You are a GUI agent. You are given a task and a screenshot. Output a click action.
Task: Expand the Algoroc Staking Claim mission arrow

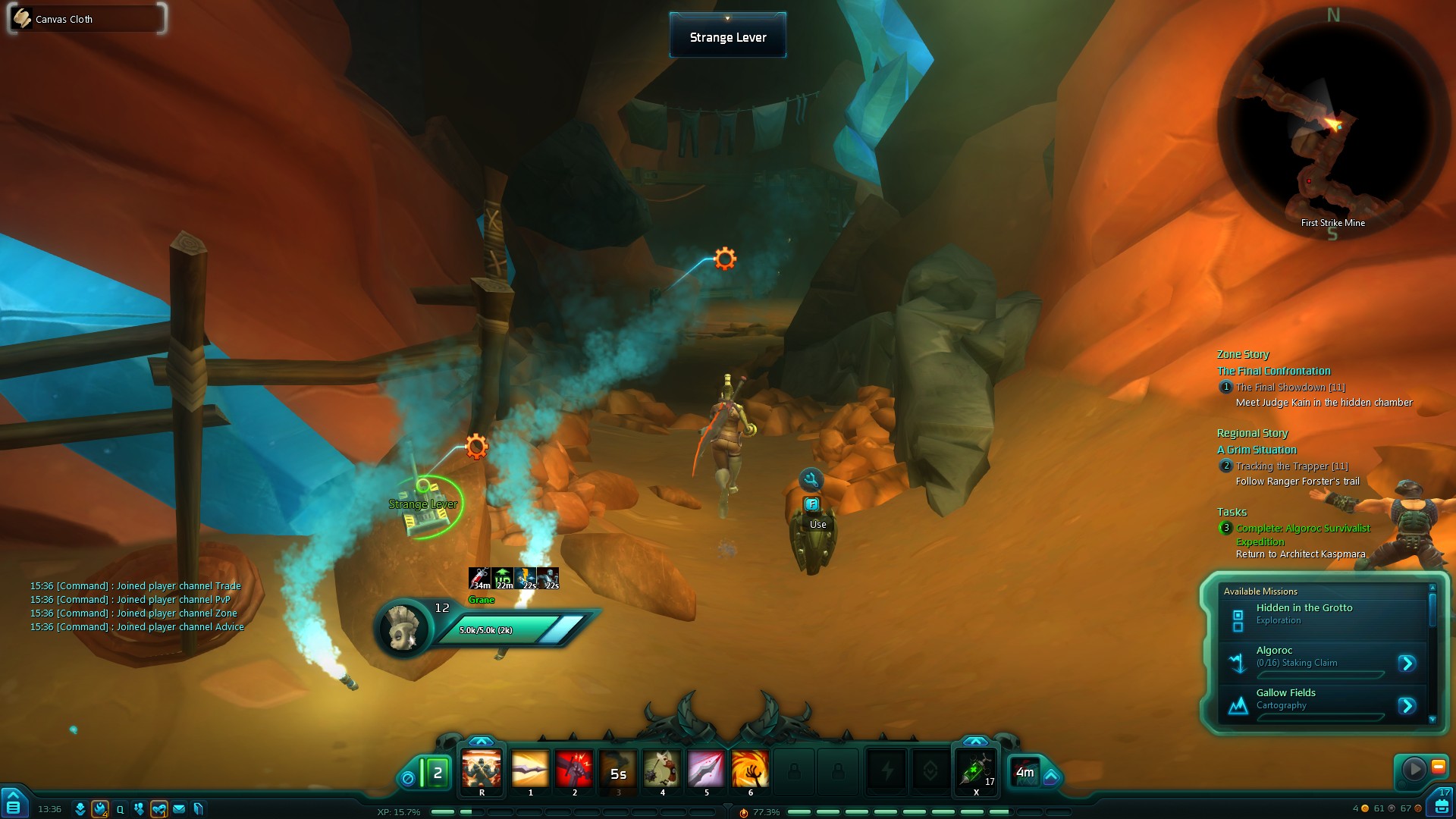[1407, 664]
